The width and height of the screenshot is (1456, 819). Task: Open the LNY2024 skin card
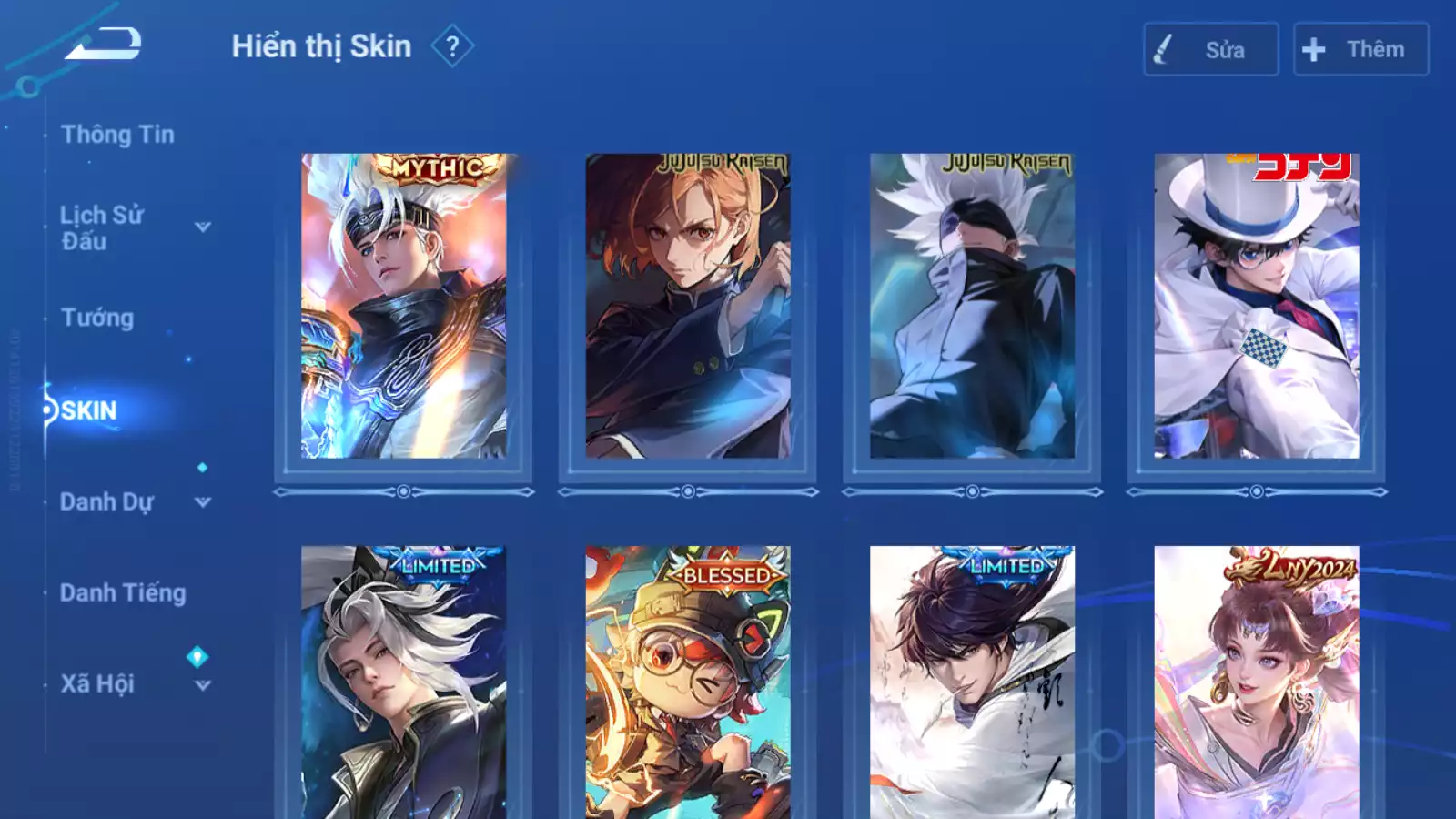[x=1257, y=682]
